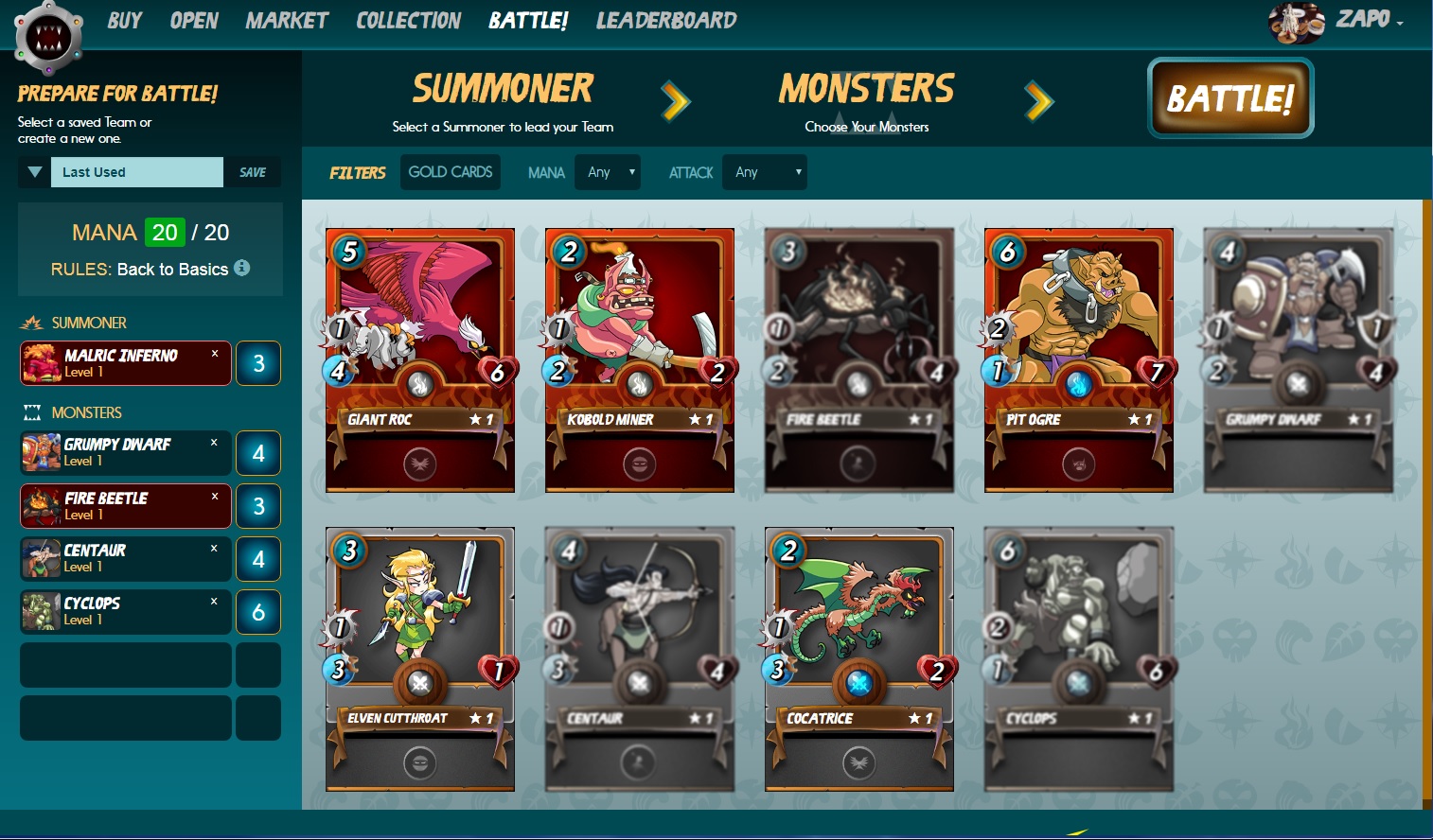The height and width of the screenshot is (840, 1433).
Task: Select the Giant Roc card
Action: [420, 359]
